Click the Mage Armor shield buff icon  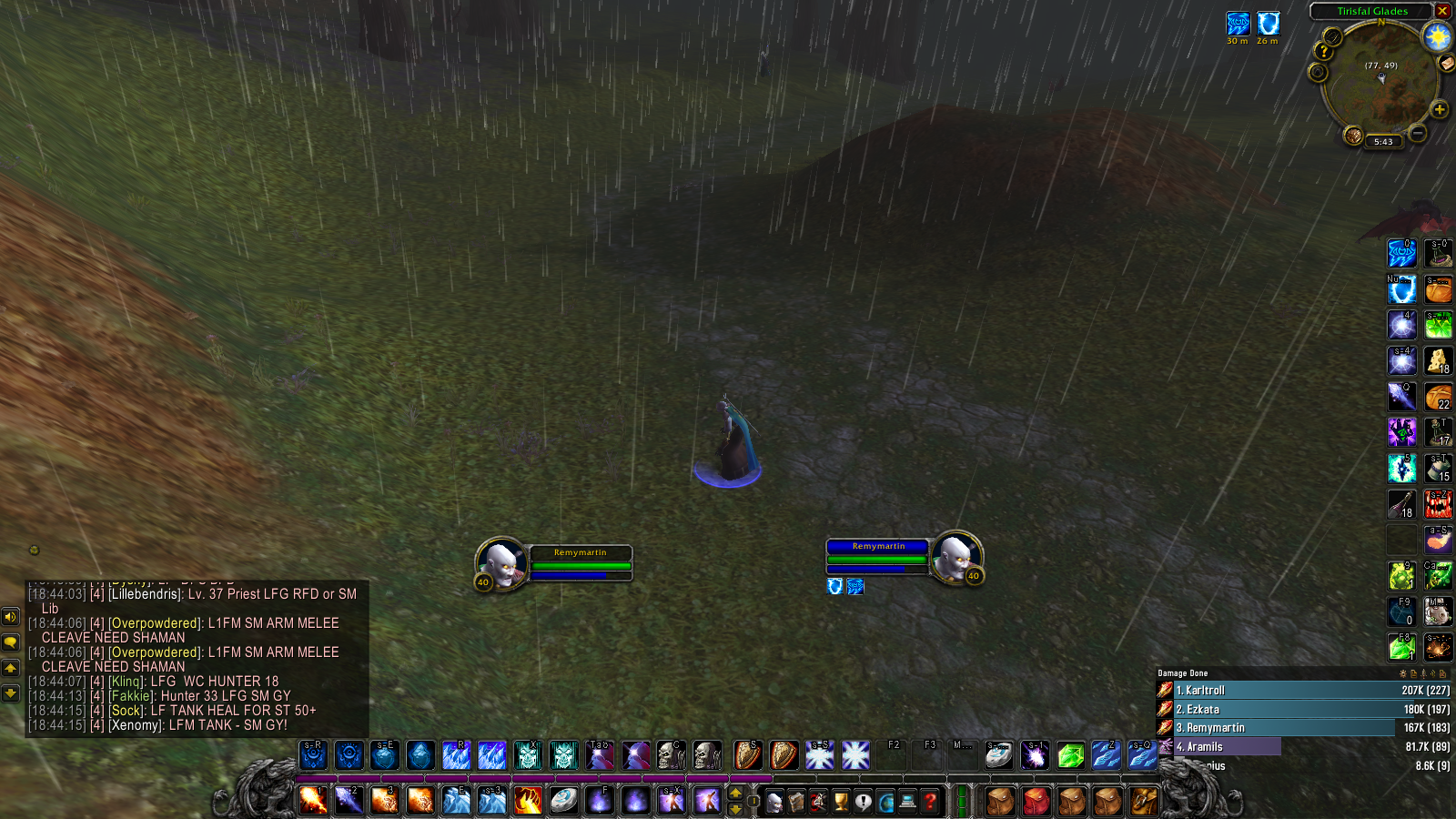click(x=1268, y=23)
